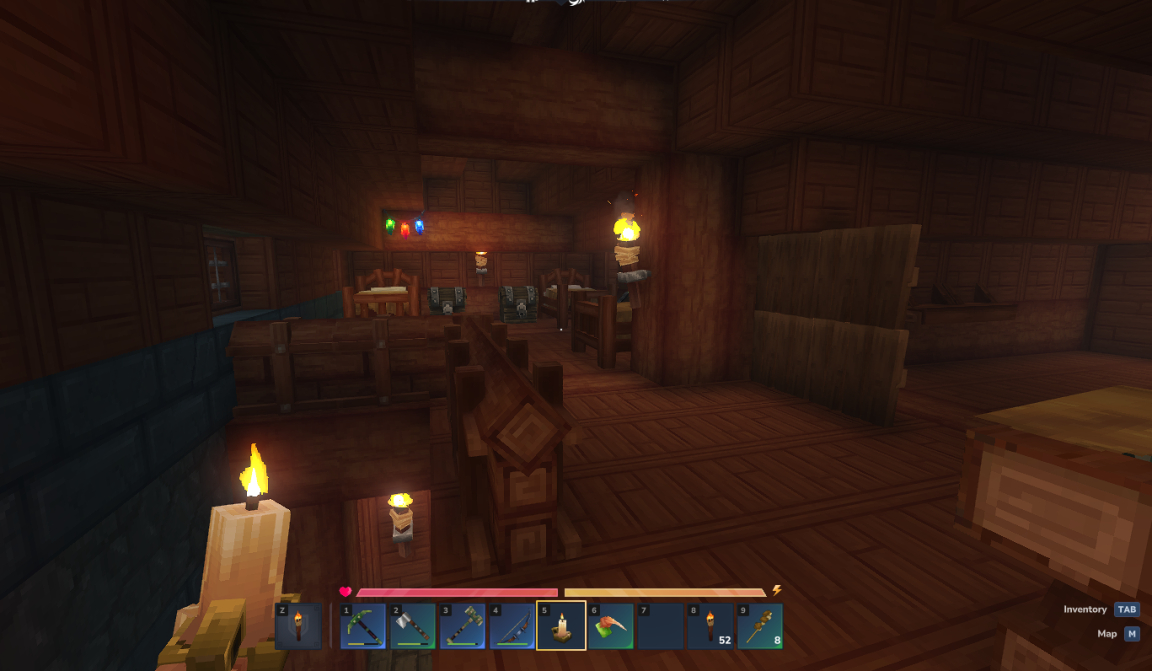
Task: Equip the axe from the hotbar
Action: [412, 626]
